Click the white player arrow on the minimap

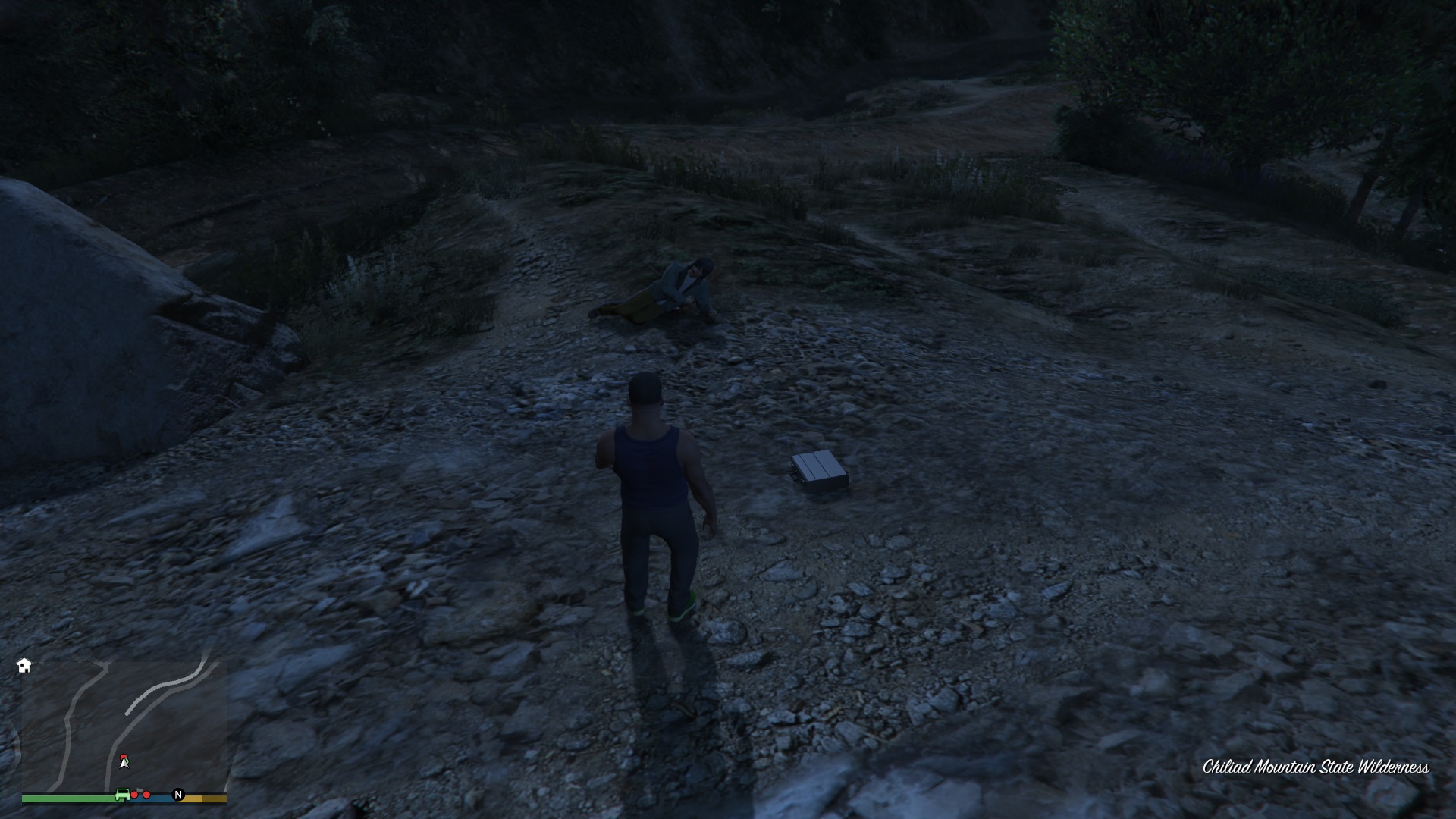(x=124, y=762)
